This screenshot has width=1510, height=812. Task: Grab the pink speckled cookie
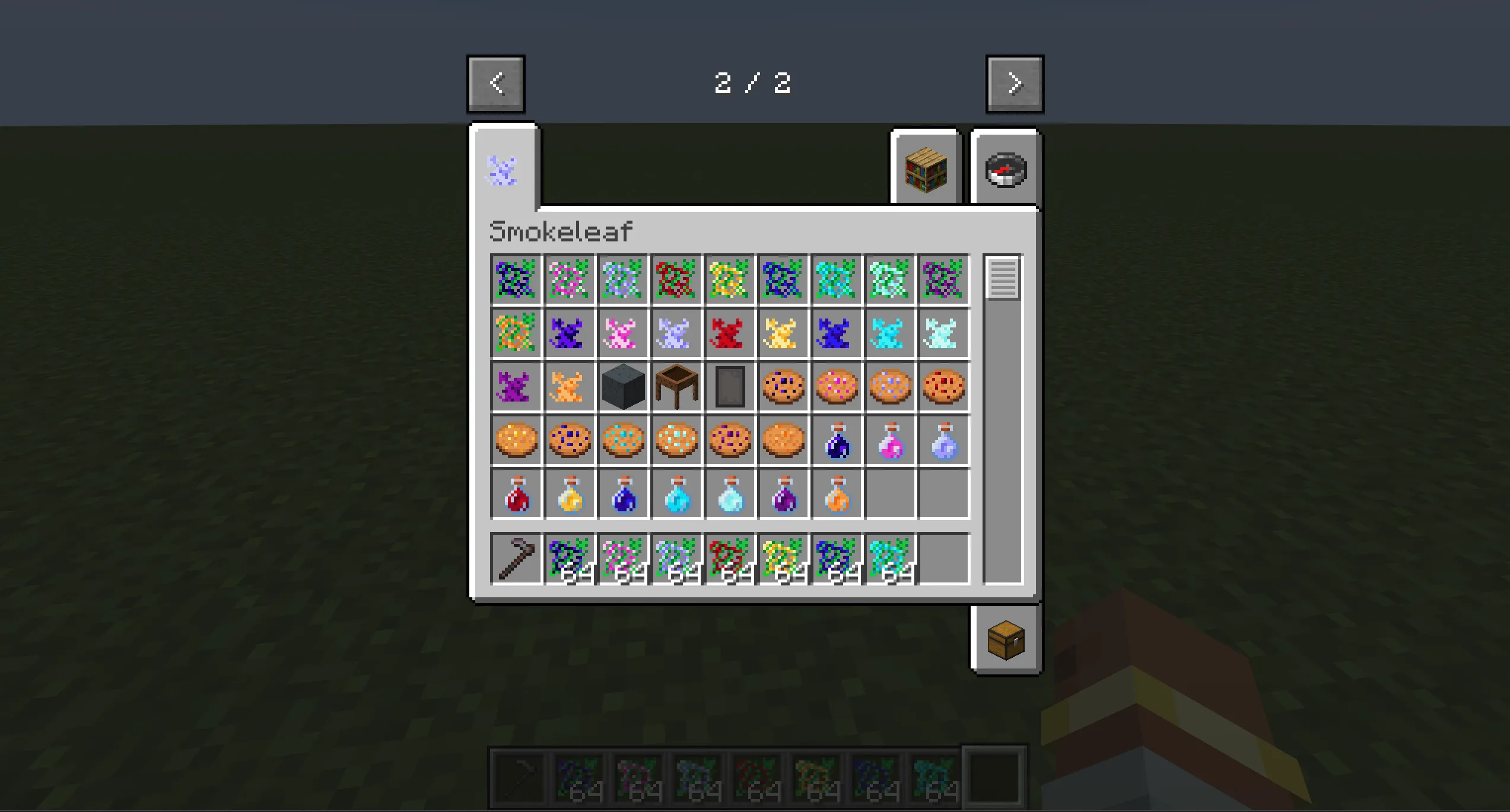point(835,386)
